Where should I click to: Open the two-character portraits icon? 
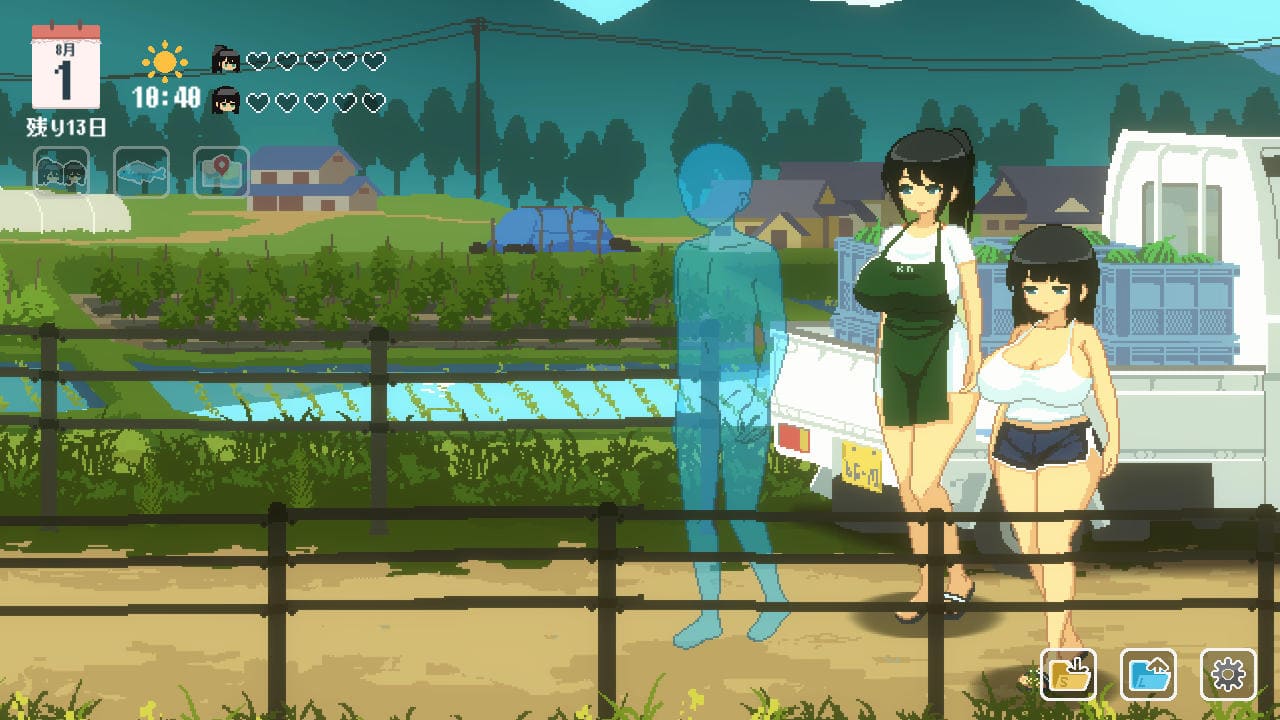pos(62,173)
